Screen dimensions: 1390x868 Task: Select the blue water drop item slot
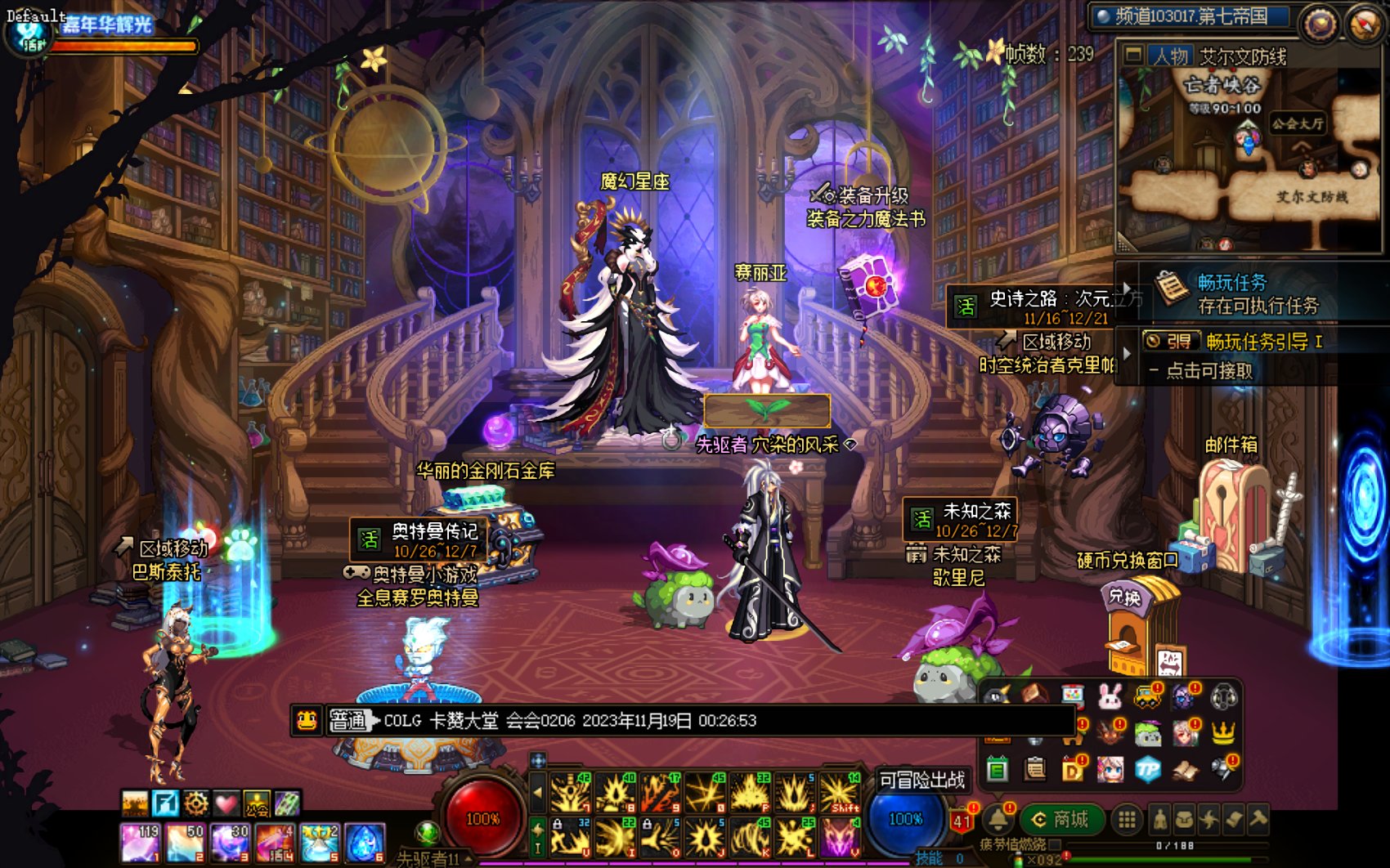pyautogui.click(x=365, y=843)
